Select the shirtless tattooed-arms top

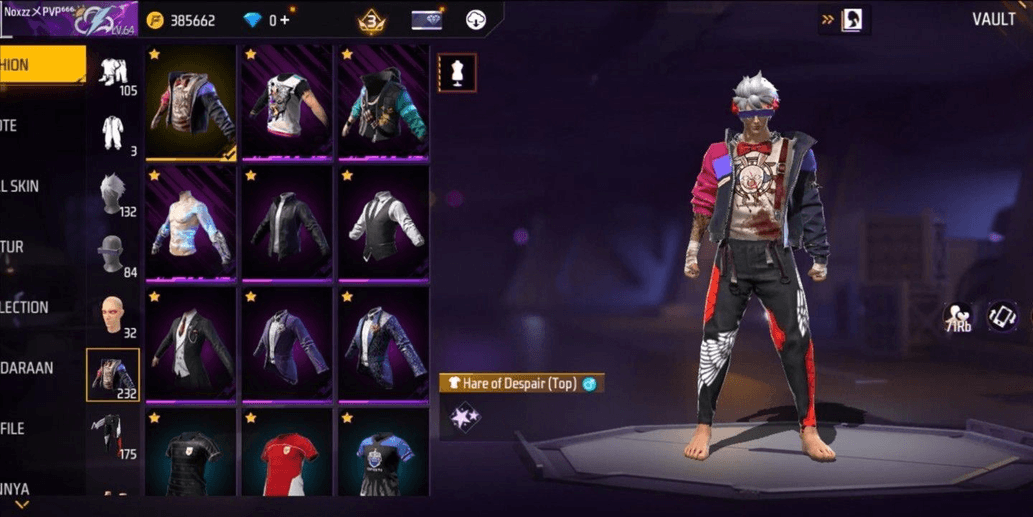(191, 225)
